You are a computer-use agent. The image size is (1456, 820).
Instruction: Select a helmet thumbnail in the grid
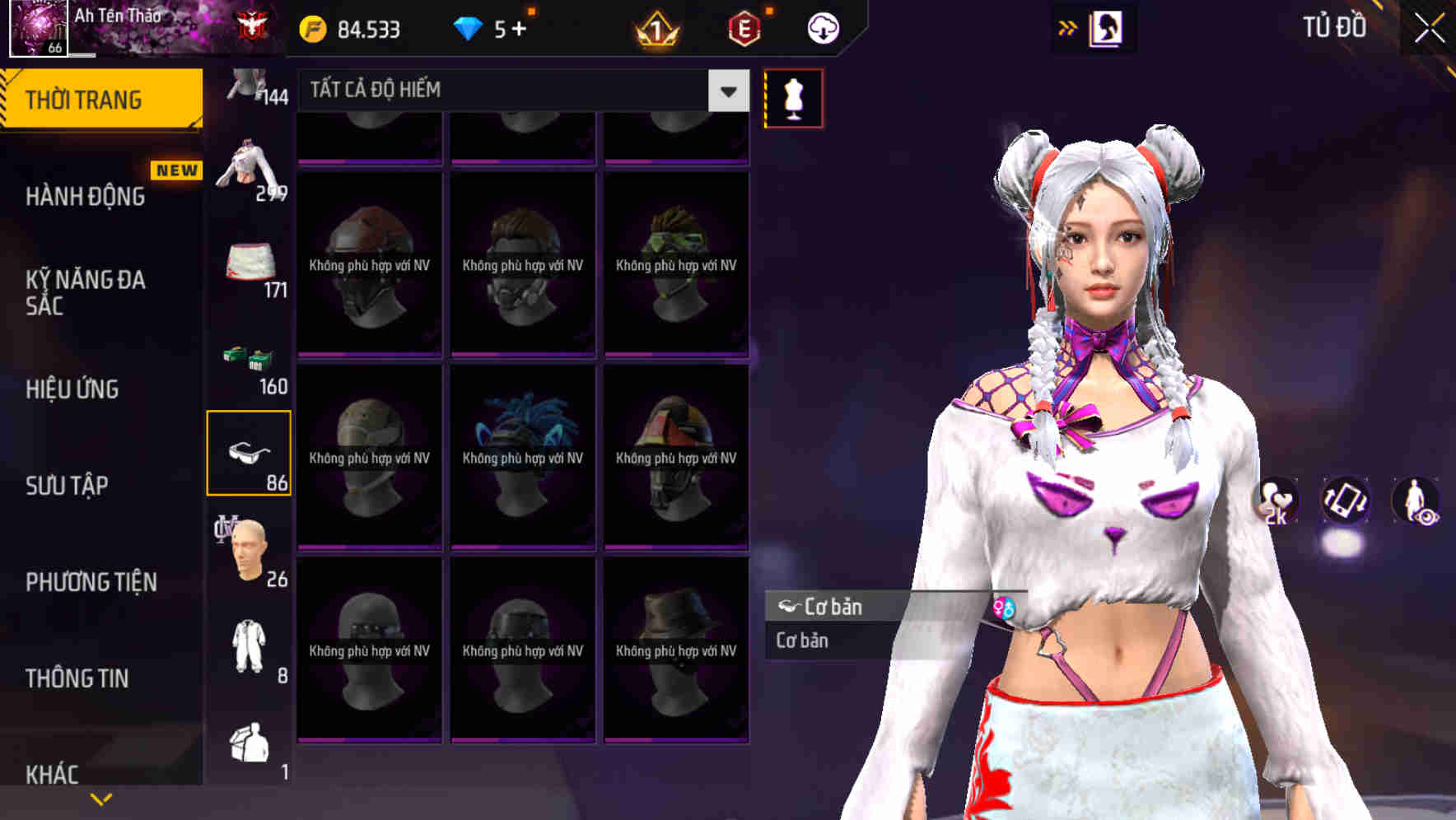(x=369, y=263)
